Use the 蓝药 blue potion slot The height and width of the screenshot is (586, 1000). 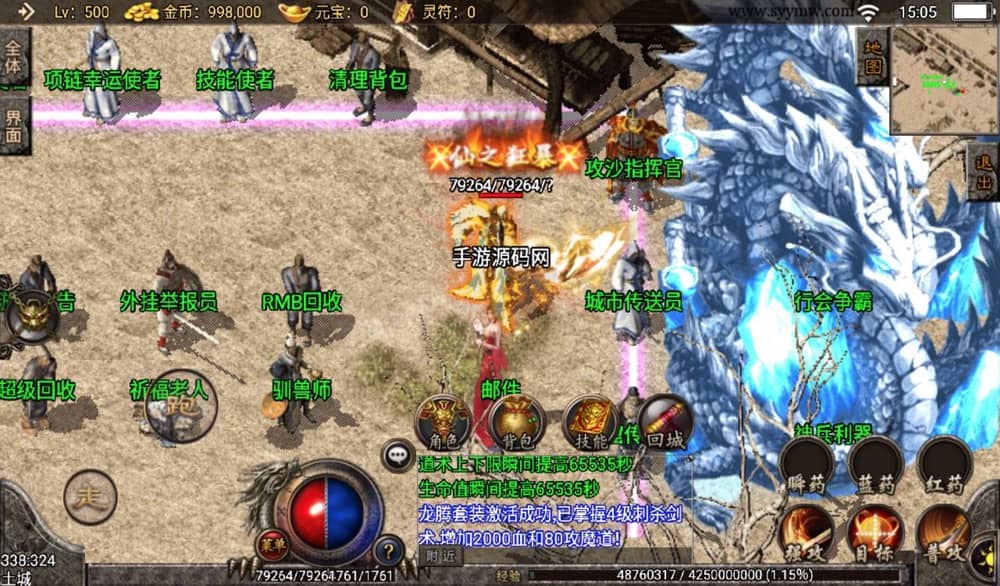875,466
